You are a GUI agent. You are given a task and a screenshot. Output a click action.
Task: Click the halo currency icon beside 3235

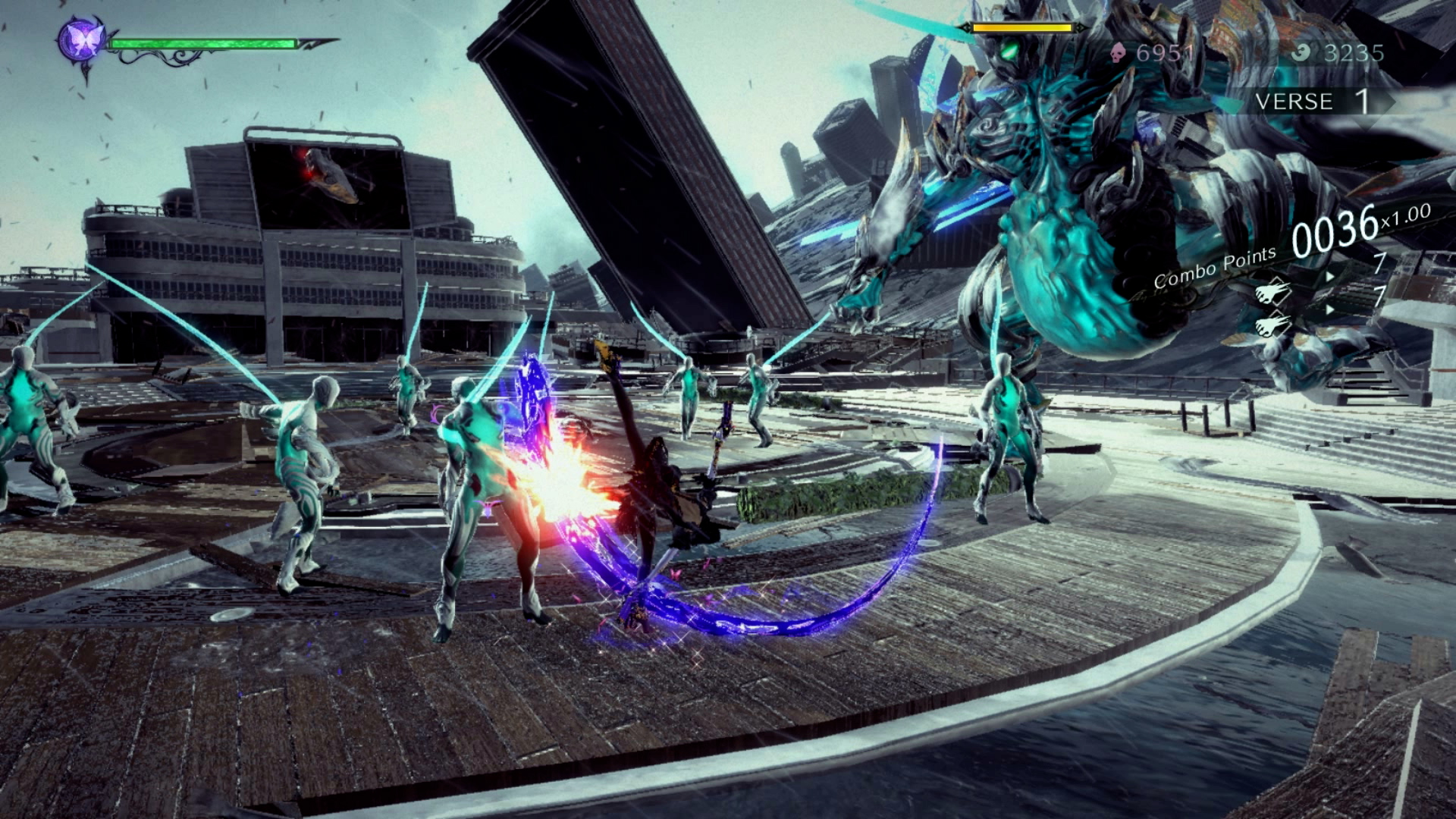(x=1302, y=52)
